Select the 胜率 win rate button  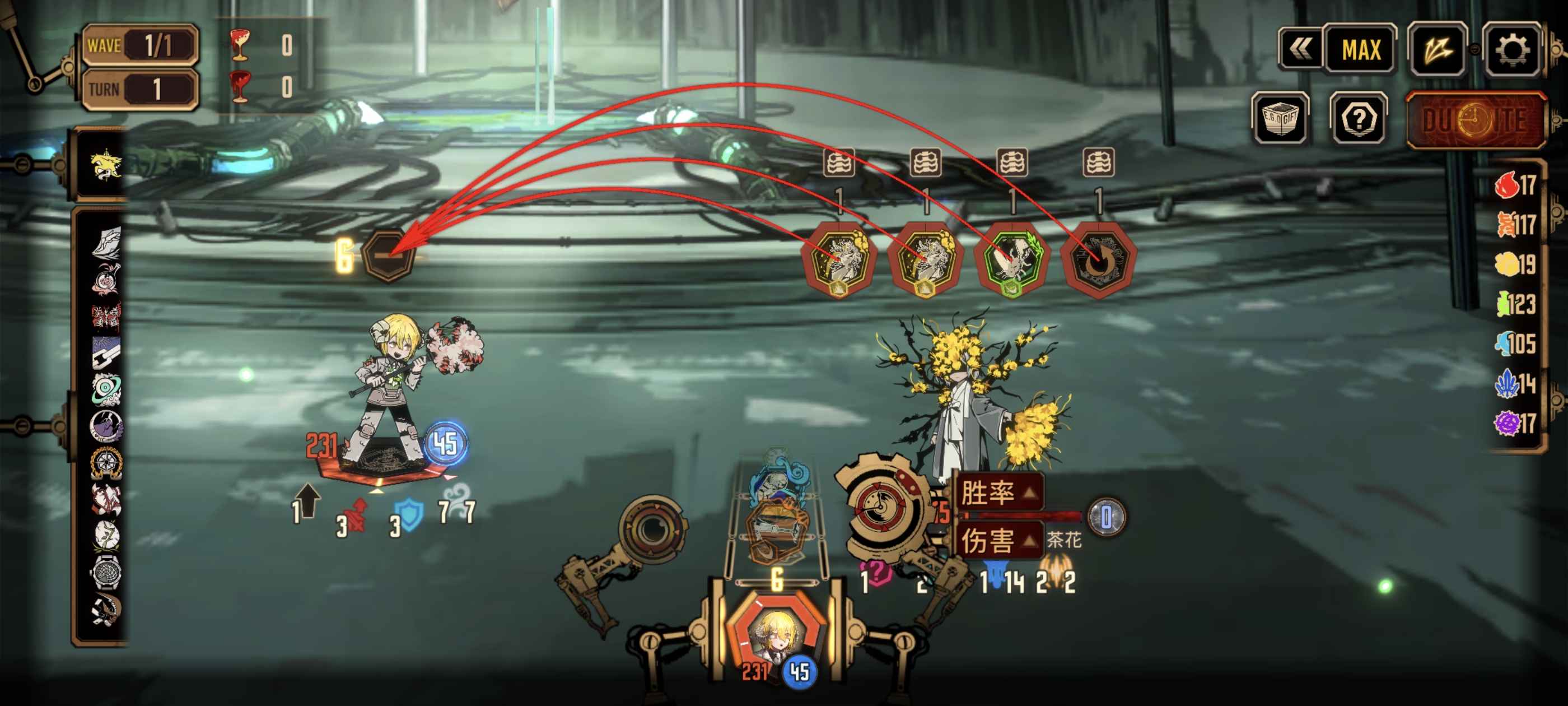998,491
